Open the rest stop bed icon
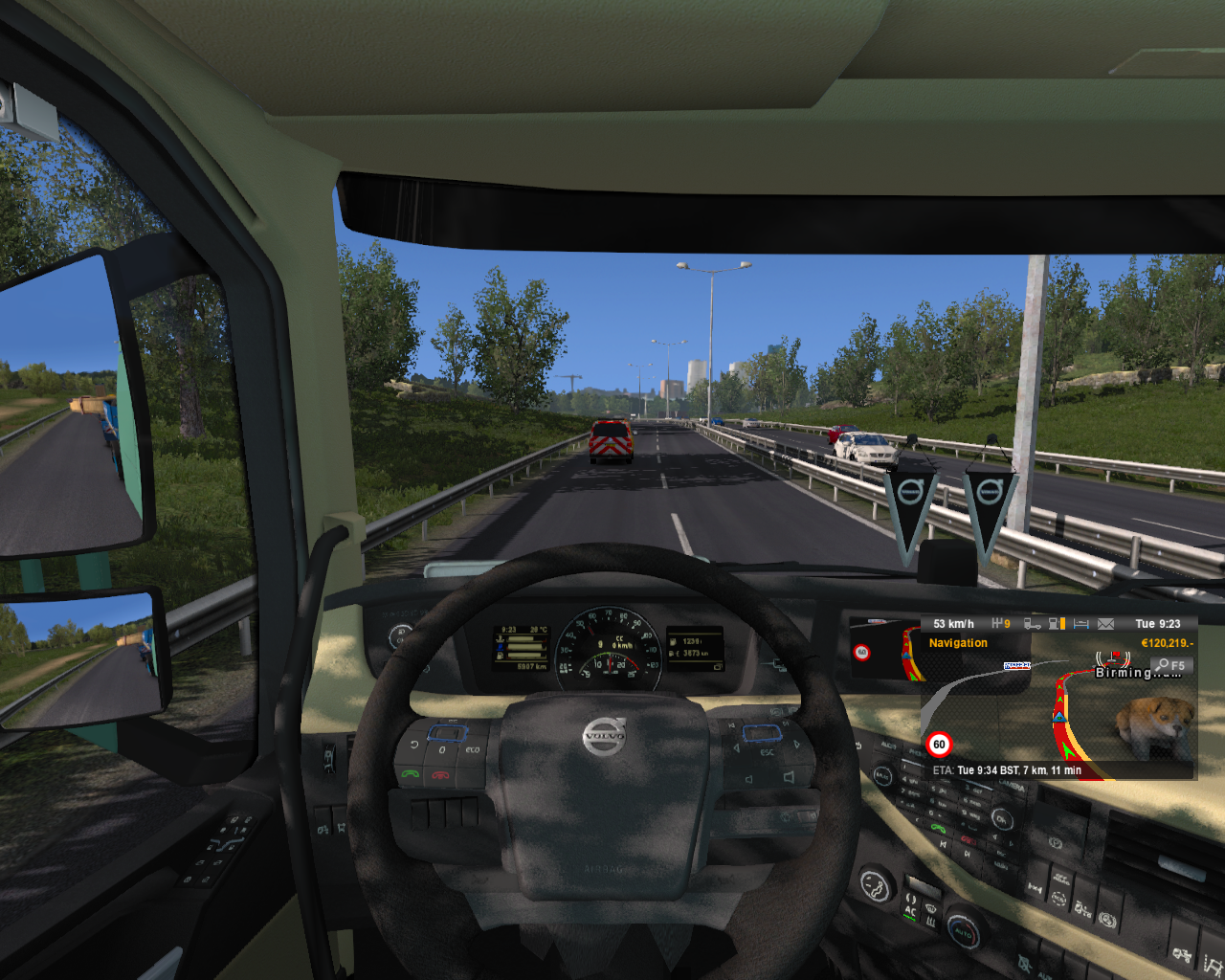Image resolution: width=1225 pixels, height=980 pixels. coord(1081,623)
